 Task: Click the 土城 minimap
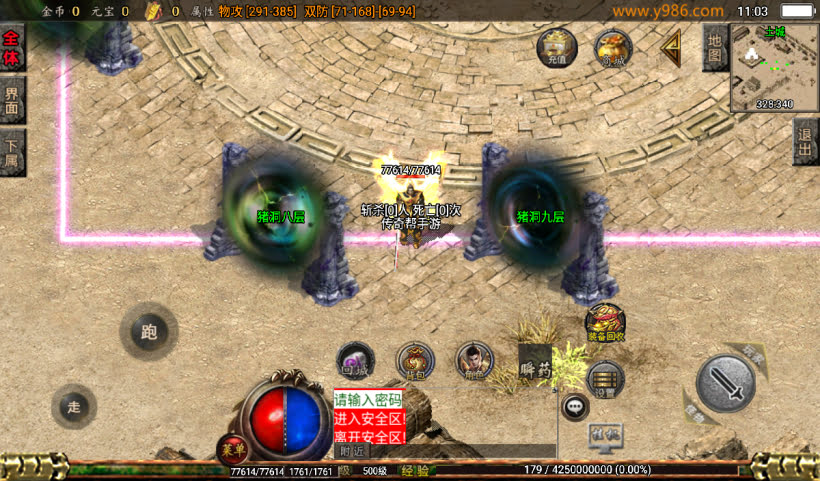tap(774, 67)
